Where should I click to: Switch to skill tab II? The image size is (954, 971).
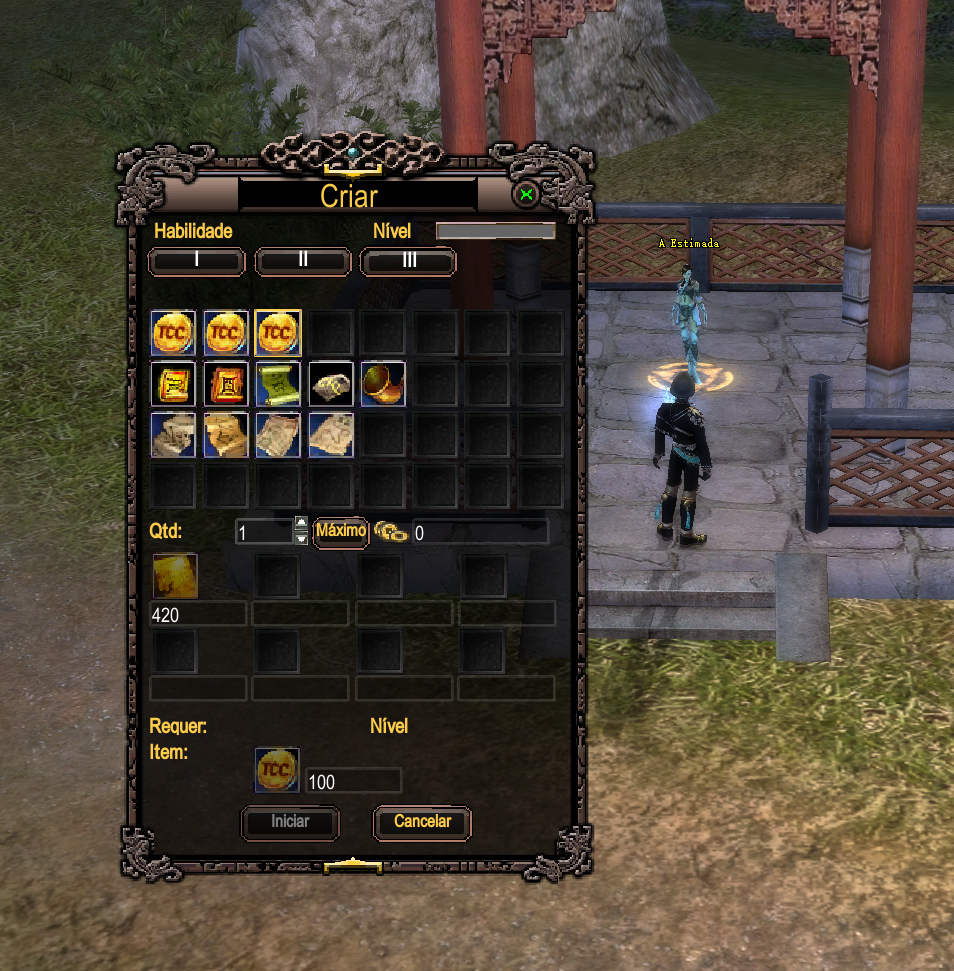tap(303, 261)
